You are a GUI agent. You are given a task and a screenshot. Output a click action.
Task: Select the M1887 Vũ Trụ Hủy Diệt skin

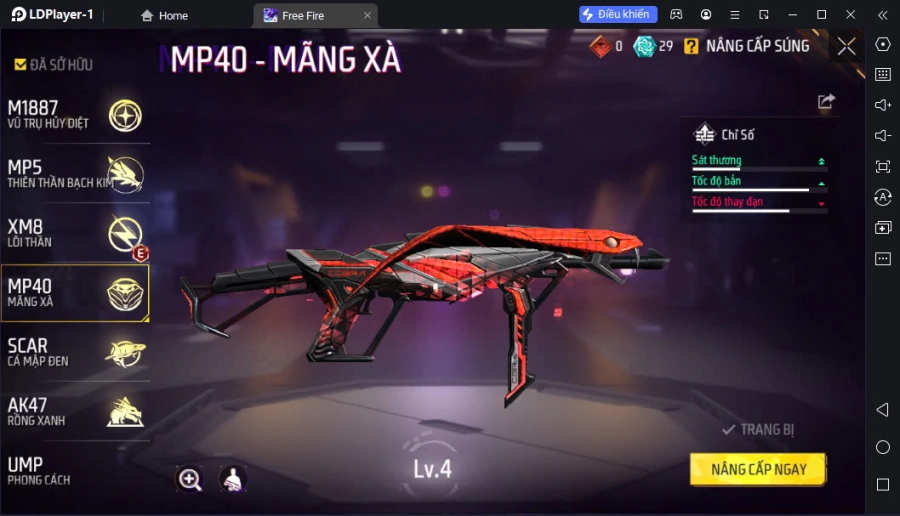coord(75,115)
